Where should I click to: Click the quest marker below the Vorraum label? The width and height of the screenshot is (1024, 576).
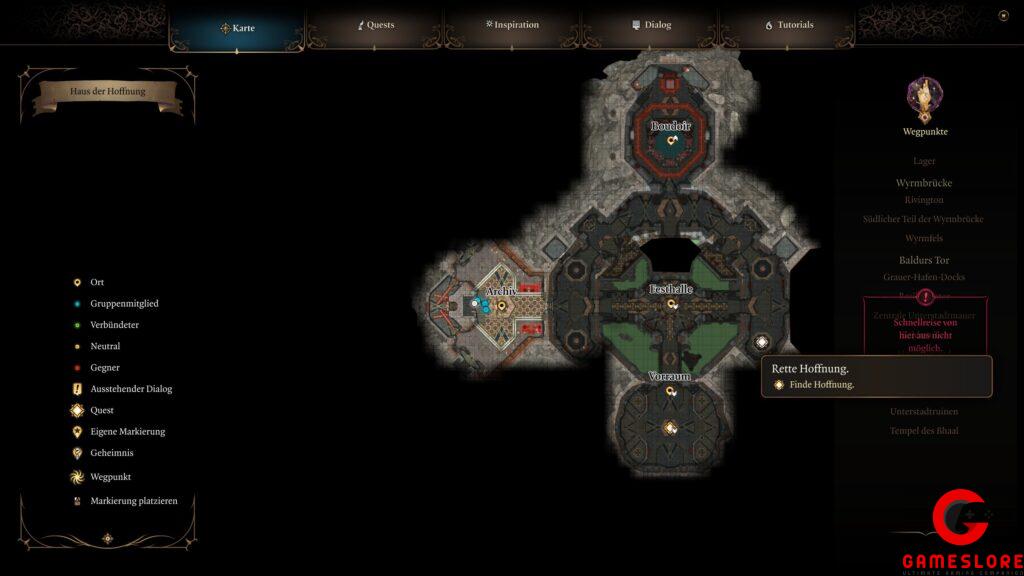671,428
